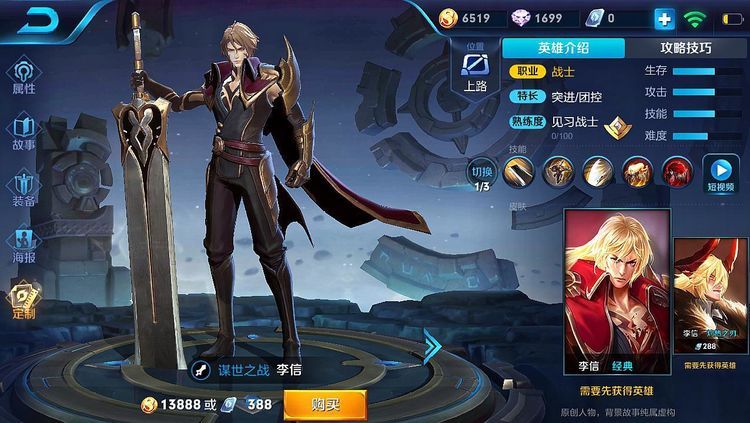Switch to the 攻略技巧 strategy tips tab
Screen dimensions: 750x423
686,48
